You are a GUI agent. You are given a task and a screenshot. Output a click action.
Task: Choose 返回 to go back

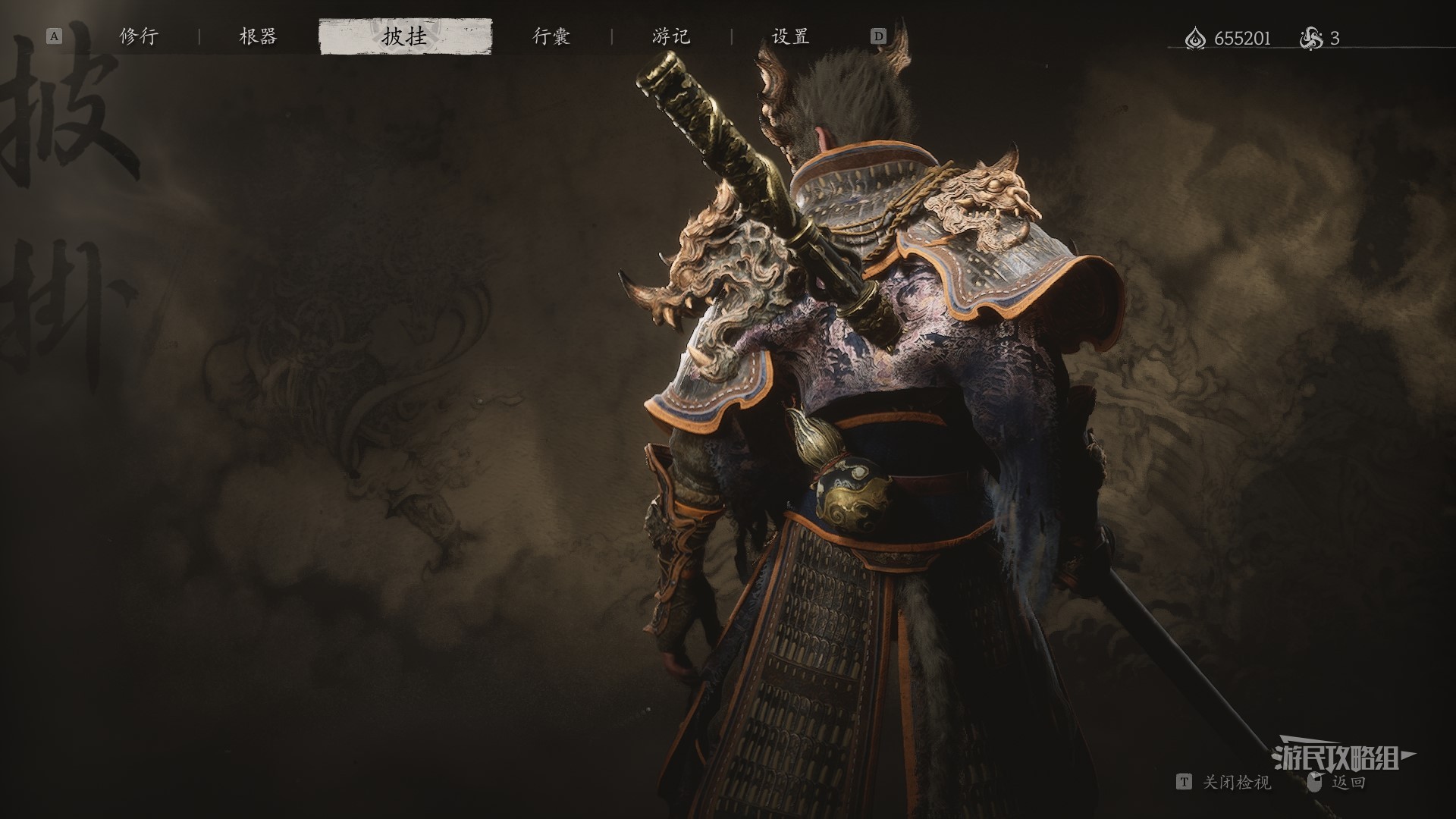click(x=1348, y=783)
